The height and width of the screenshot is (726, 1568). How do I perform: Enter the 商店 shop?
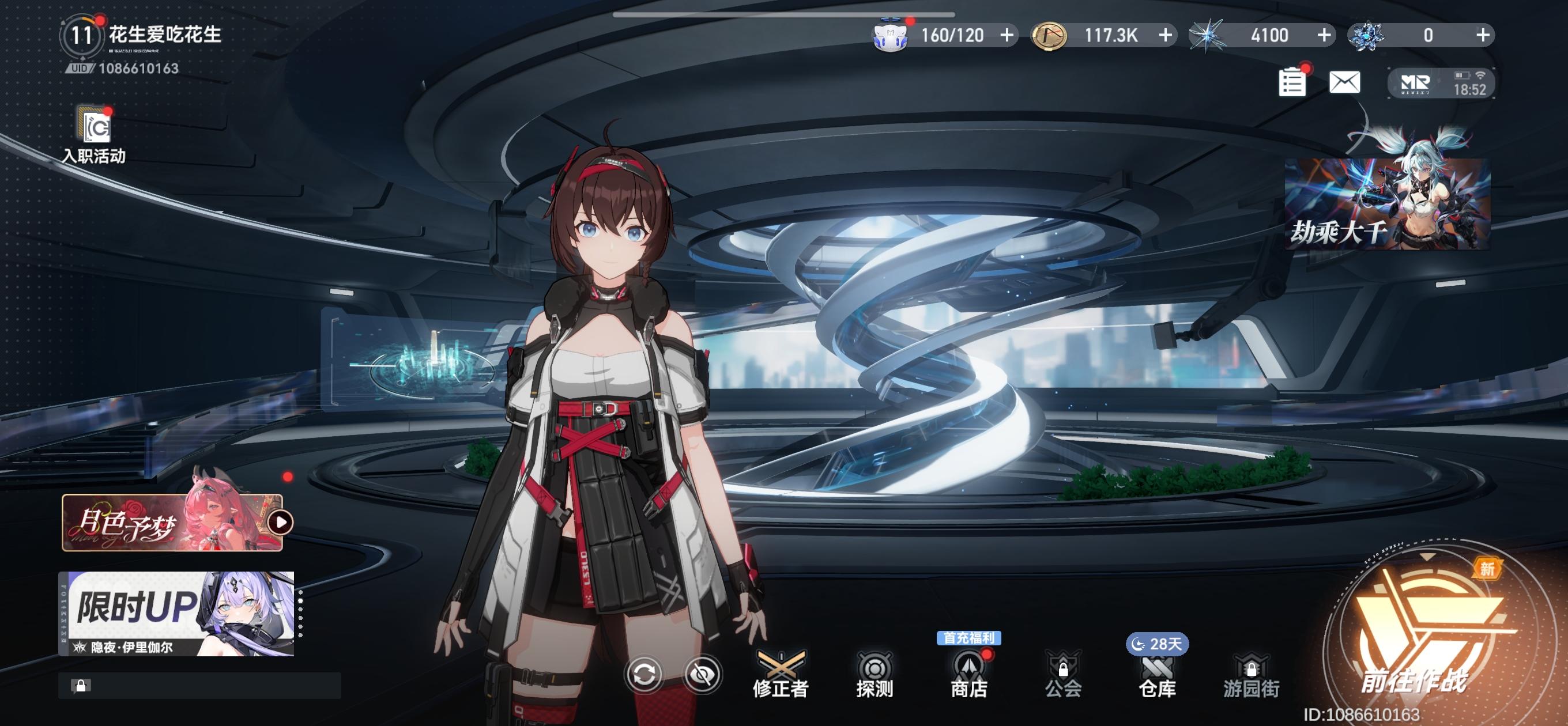969,674
